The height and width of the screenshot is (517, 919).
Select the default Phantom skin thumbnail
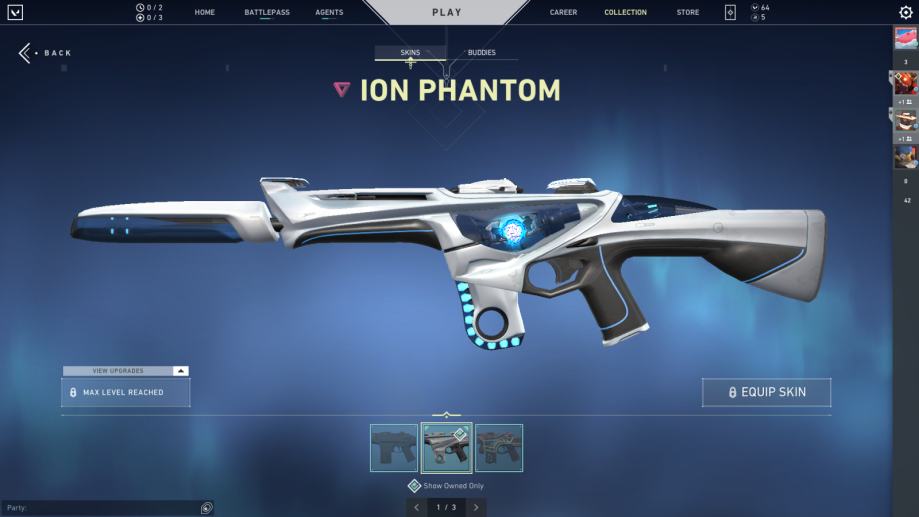click(394, 448)
